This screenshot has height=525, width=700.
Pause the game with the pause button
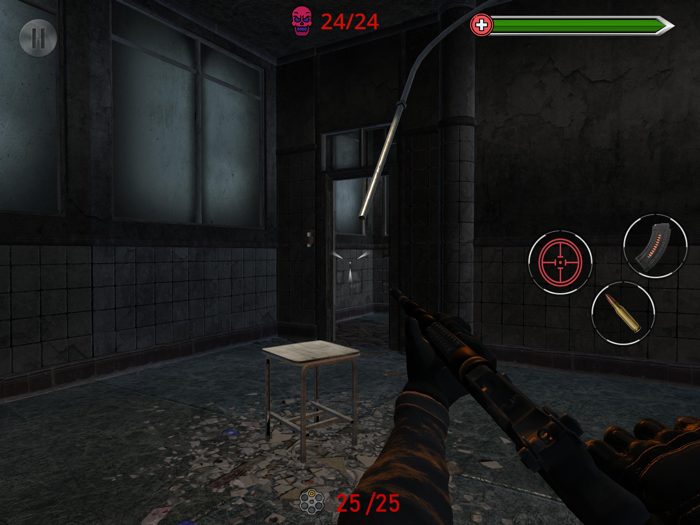click(38, 38)
